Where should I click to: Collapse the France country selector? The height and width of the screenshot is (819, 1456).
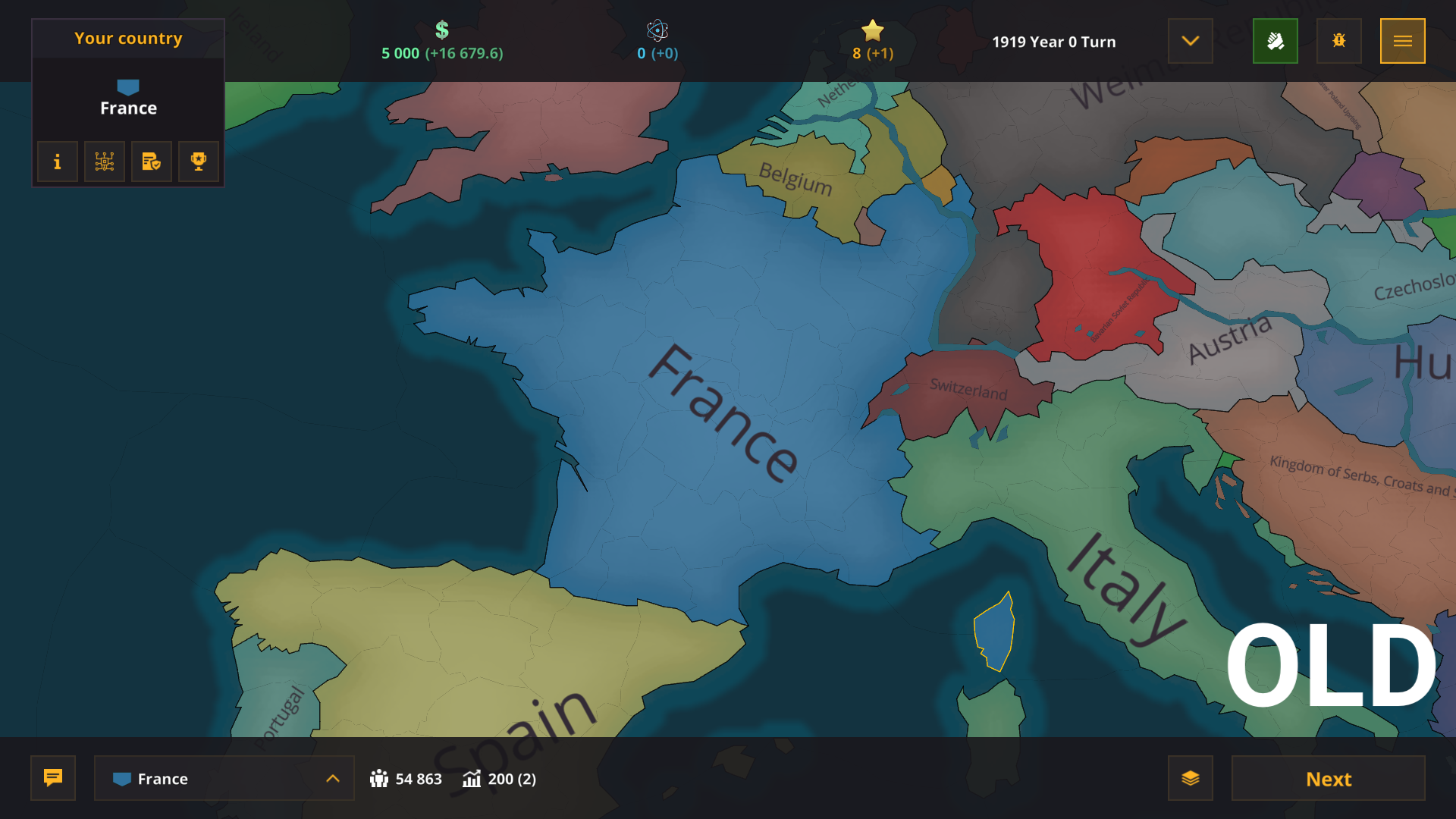(332, 778)
